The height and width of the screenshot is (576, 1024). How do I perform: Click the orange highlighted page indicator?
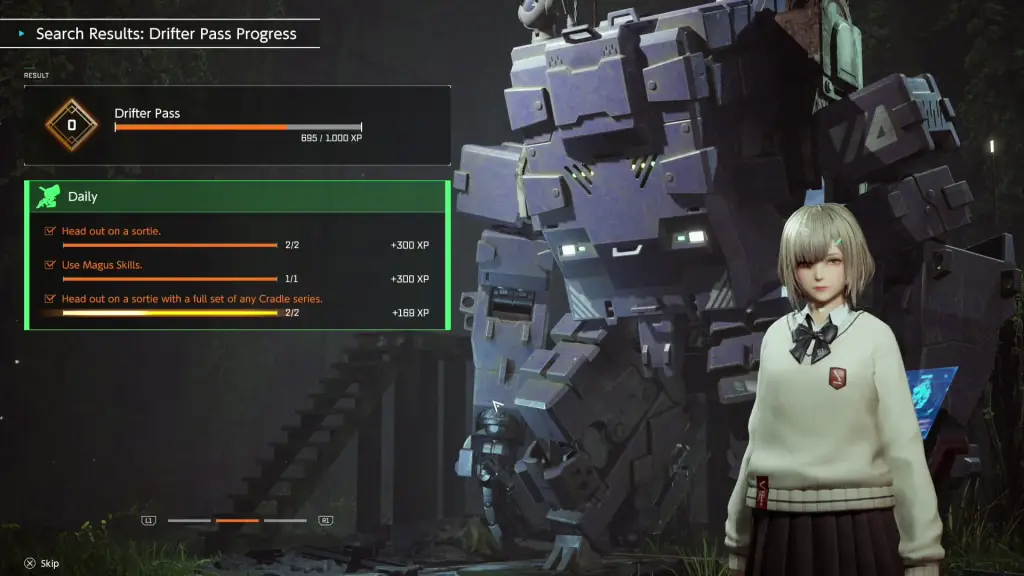click(237, 520)
